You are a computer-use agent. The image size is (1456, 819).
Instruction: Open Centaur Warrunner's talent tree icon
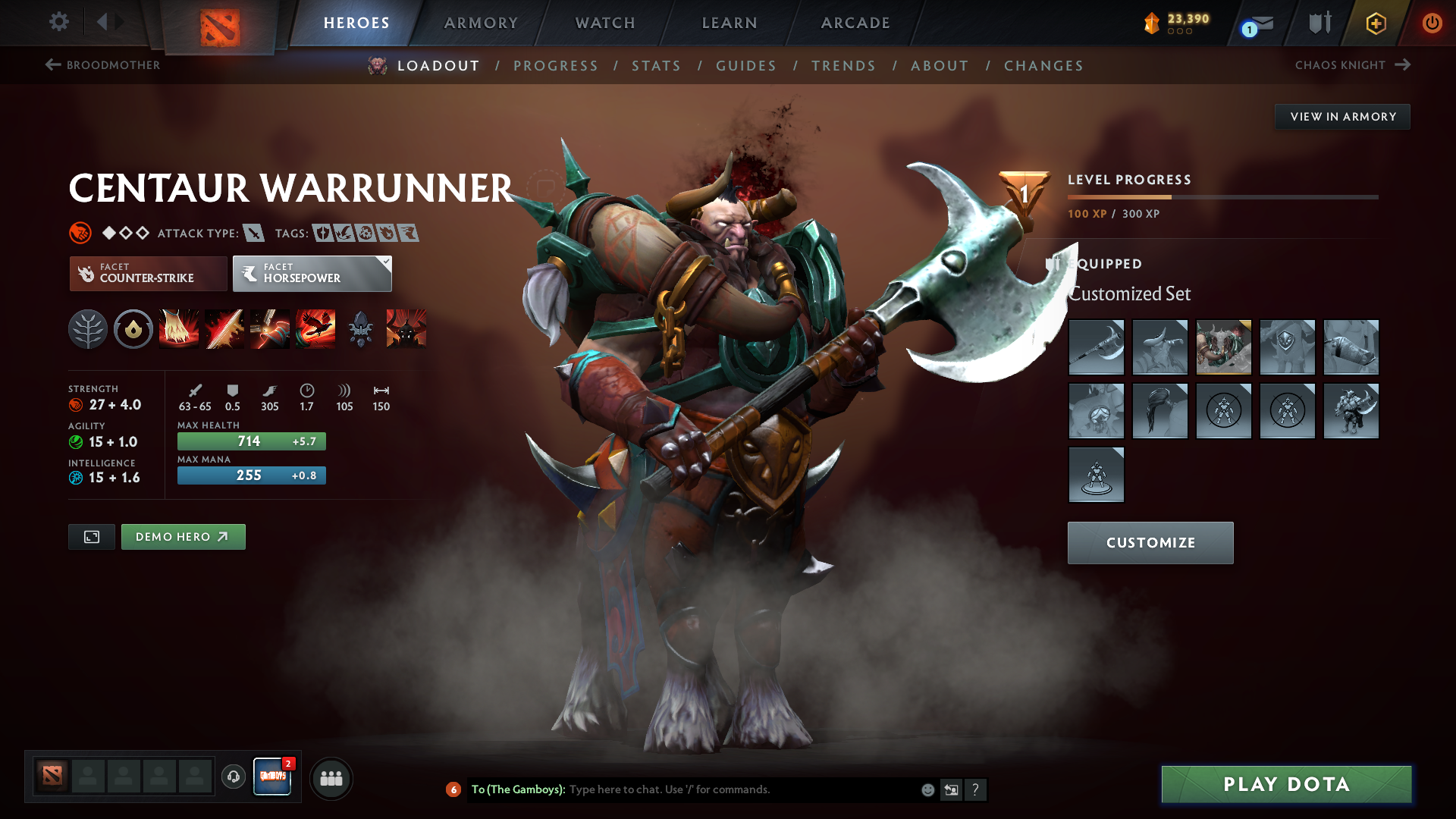[88, 328]
